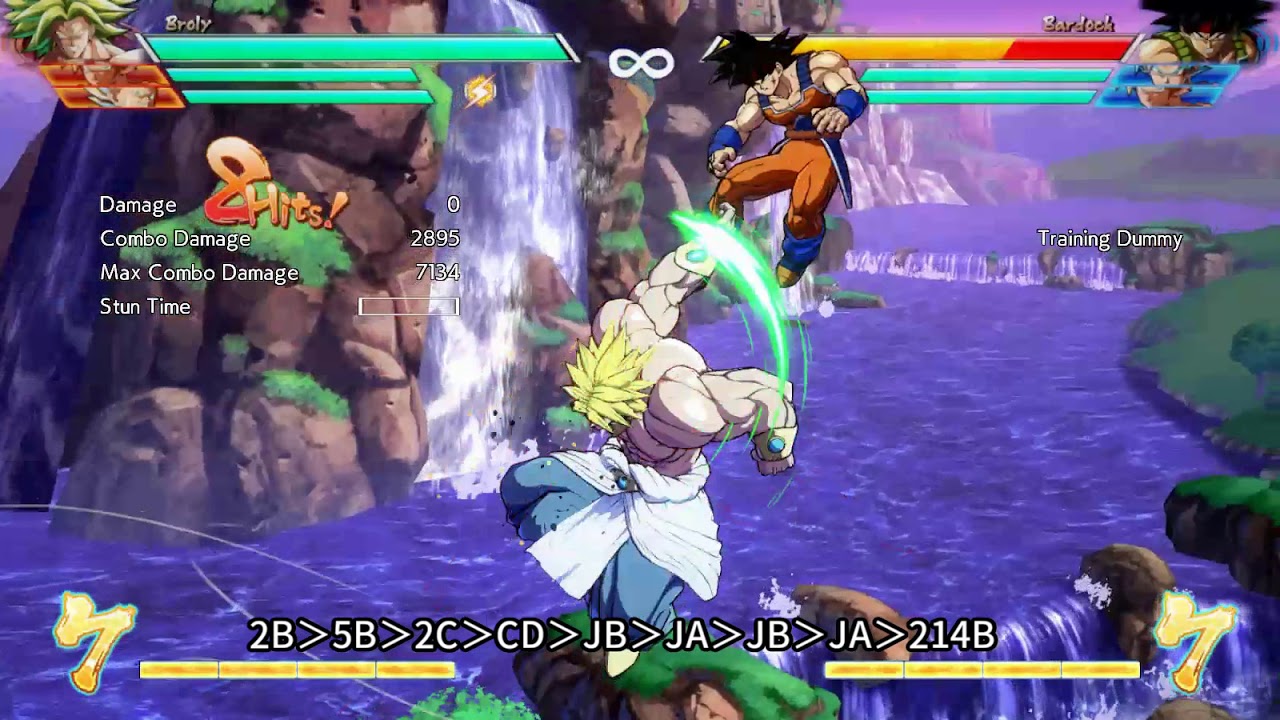
Task: Toggle the Combo Damage display row
Action: point(174,239)
